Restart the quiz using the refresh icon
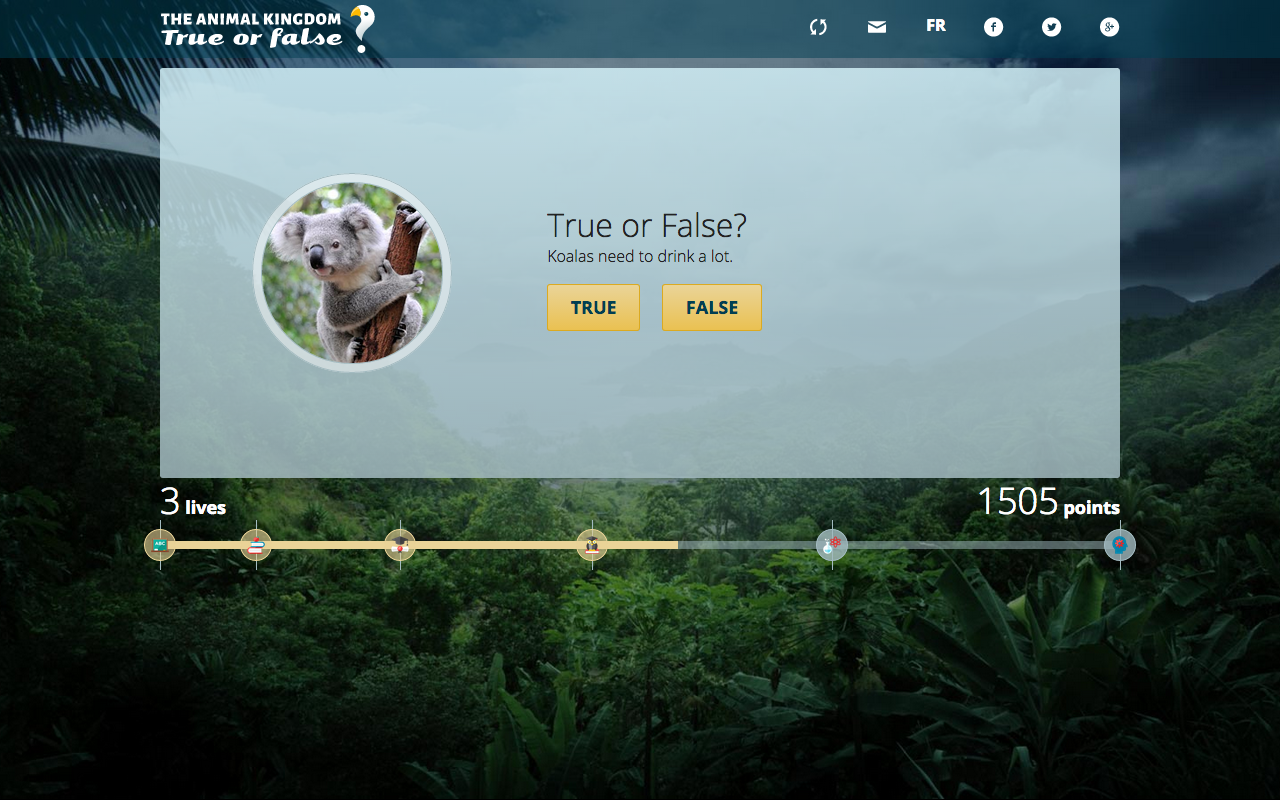1280x800 pixels. (x=818, y=26)
